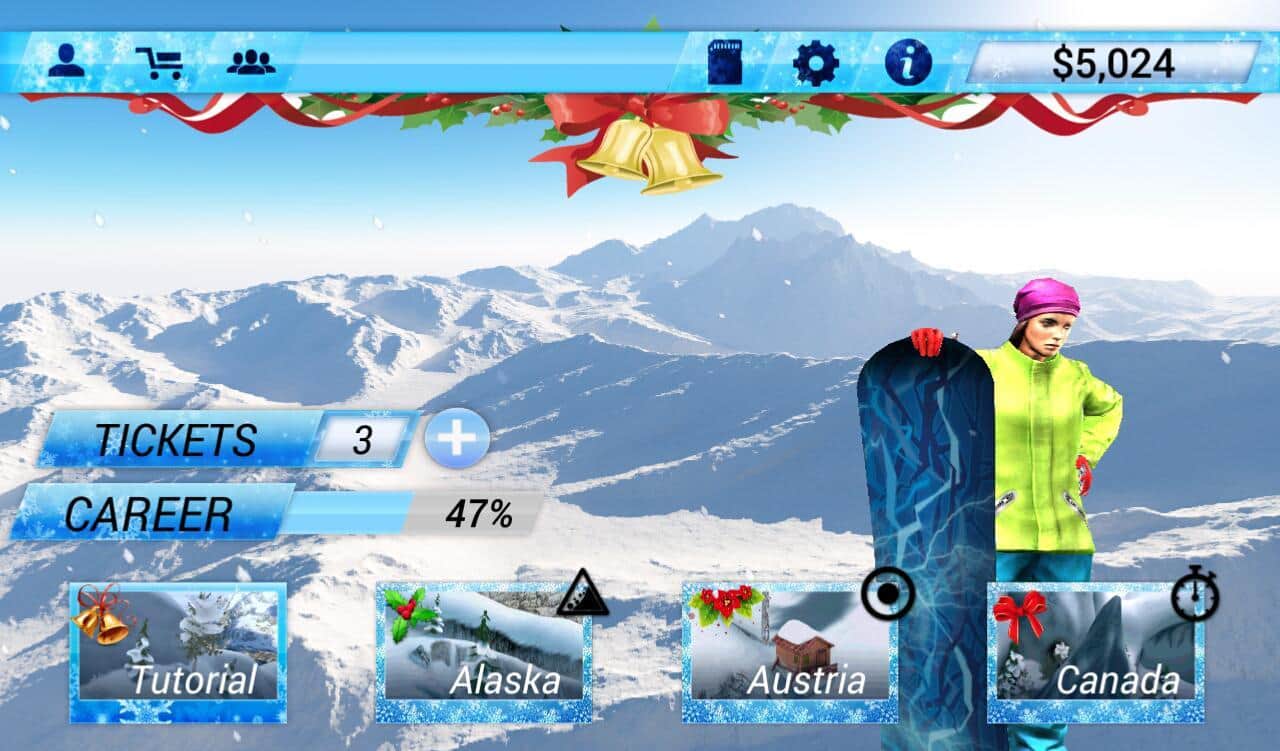Screen dimensions: 1280x751
Task: Select the Austria level
Action: (788, 652)
